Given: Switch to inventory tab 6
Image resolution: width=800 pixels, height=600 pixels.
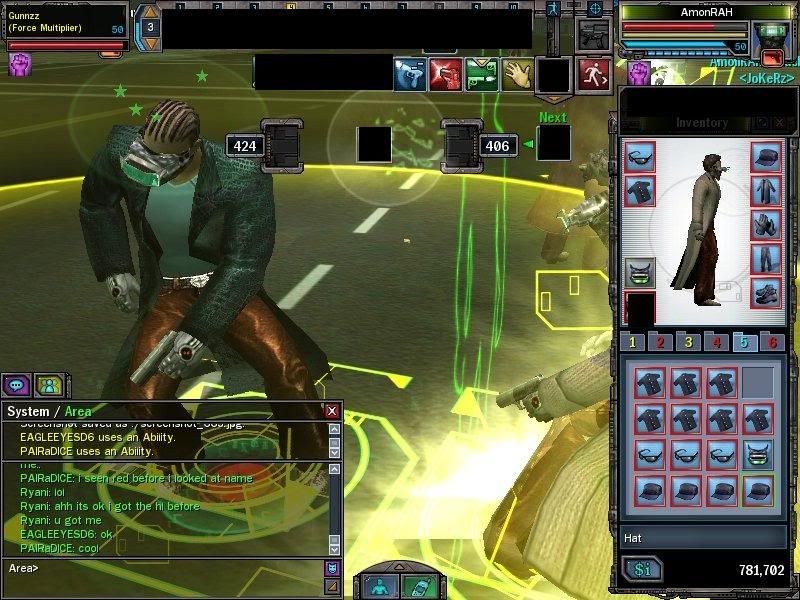Looking at the screenshot, I should [771, 343].
